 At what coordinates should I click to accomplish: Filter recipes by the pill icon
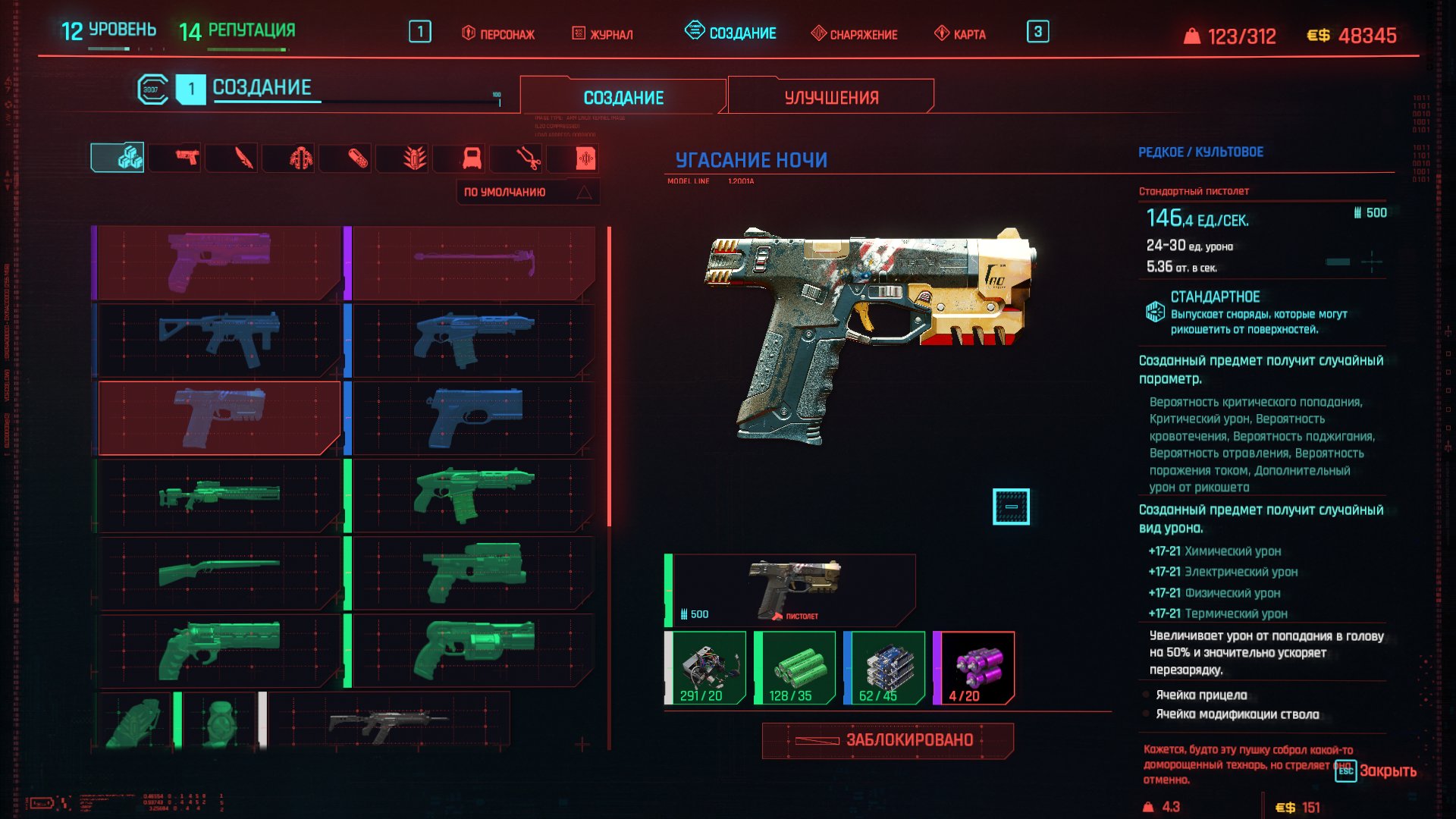pyautogui.click(x=357, y=158)
